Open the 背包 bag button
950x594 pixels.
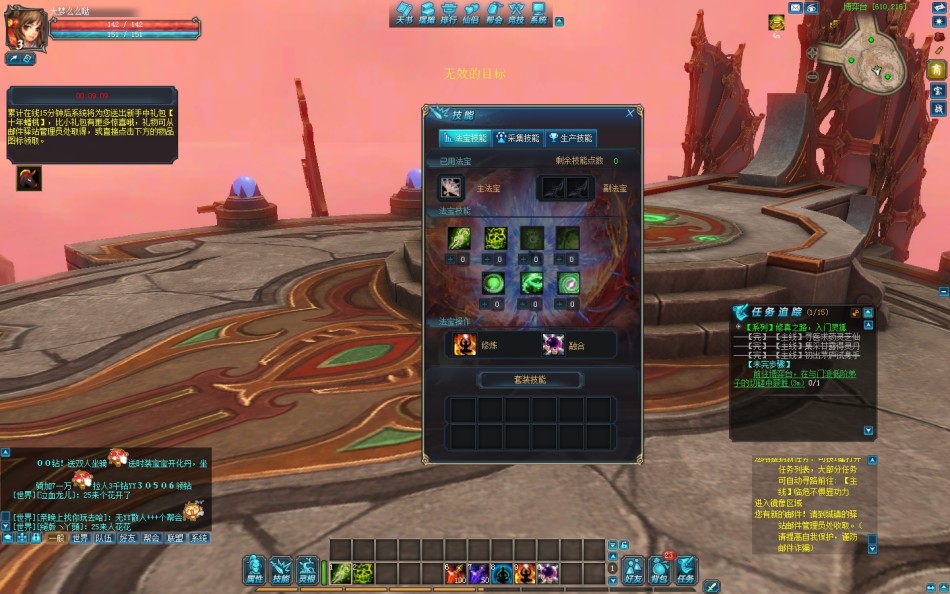659,570
